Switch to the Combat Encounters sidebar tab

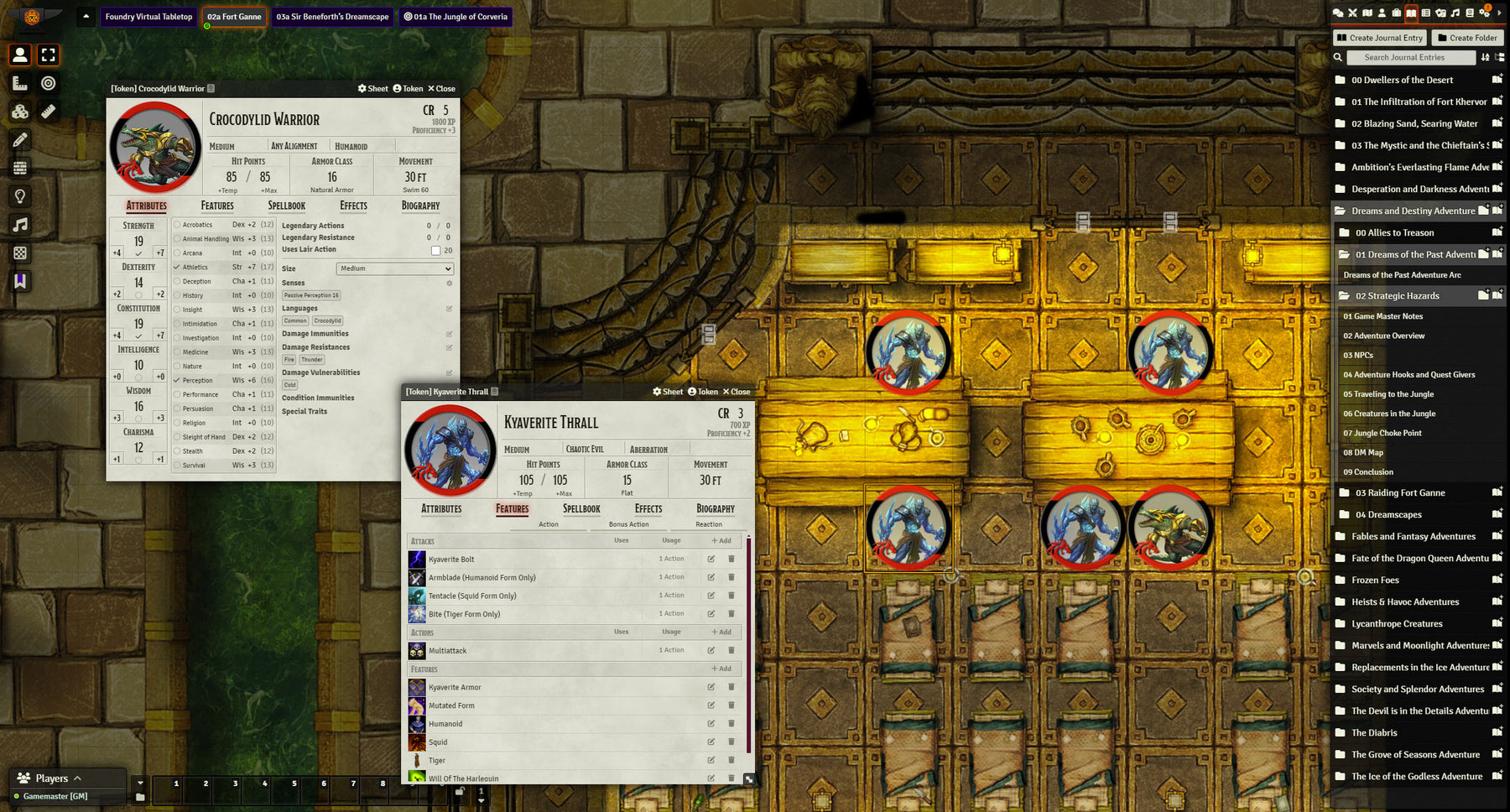[x=1353, y=13]
